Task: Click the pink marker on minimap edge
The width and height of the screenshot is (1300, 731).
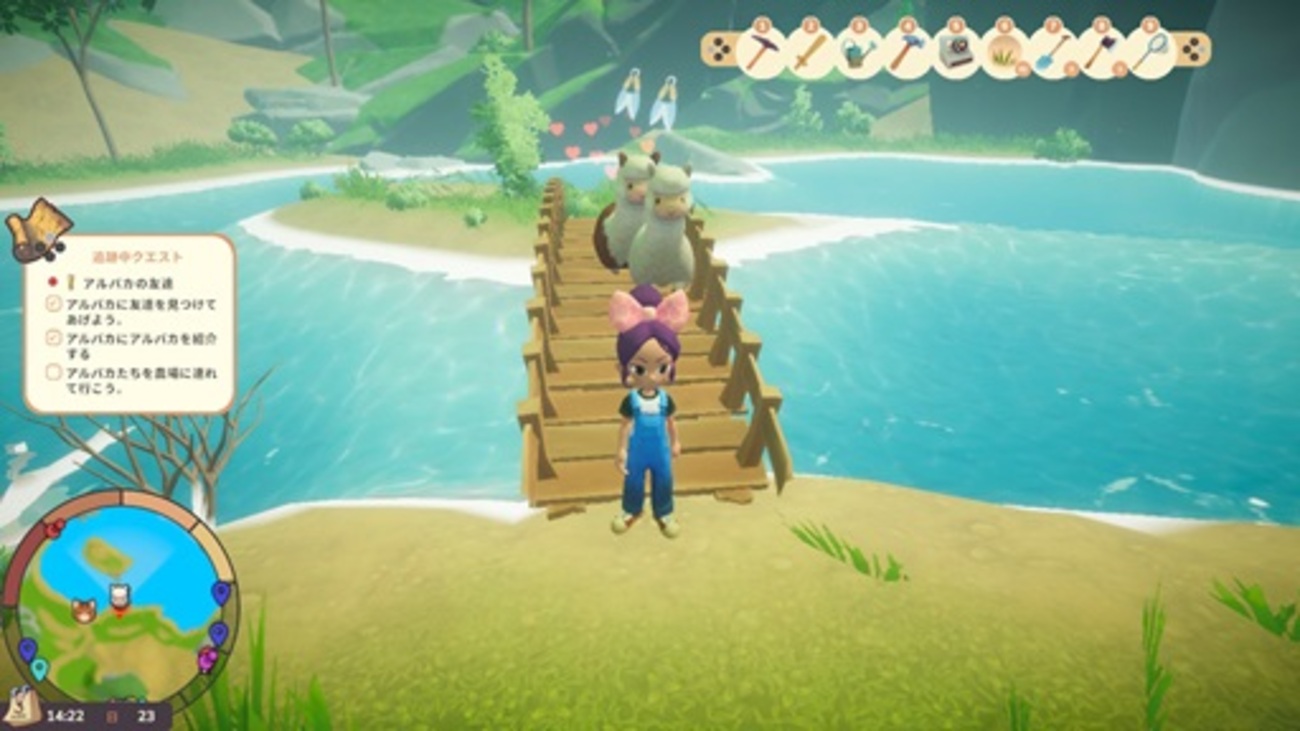Action: pos(208,658)
